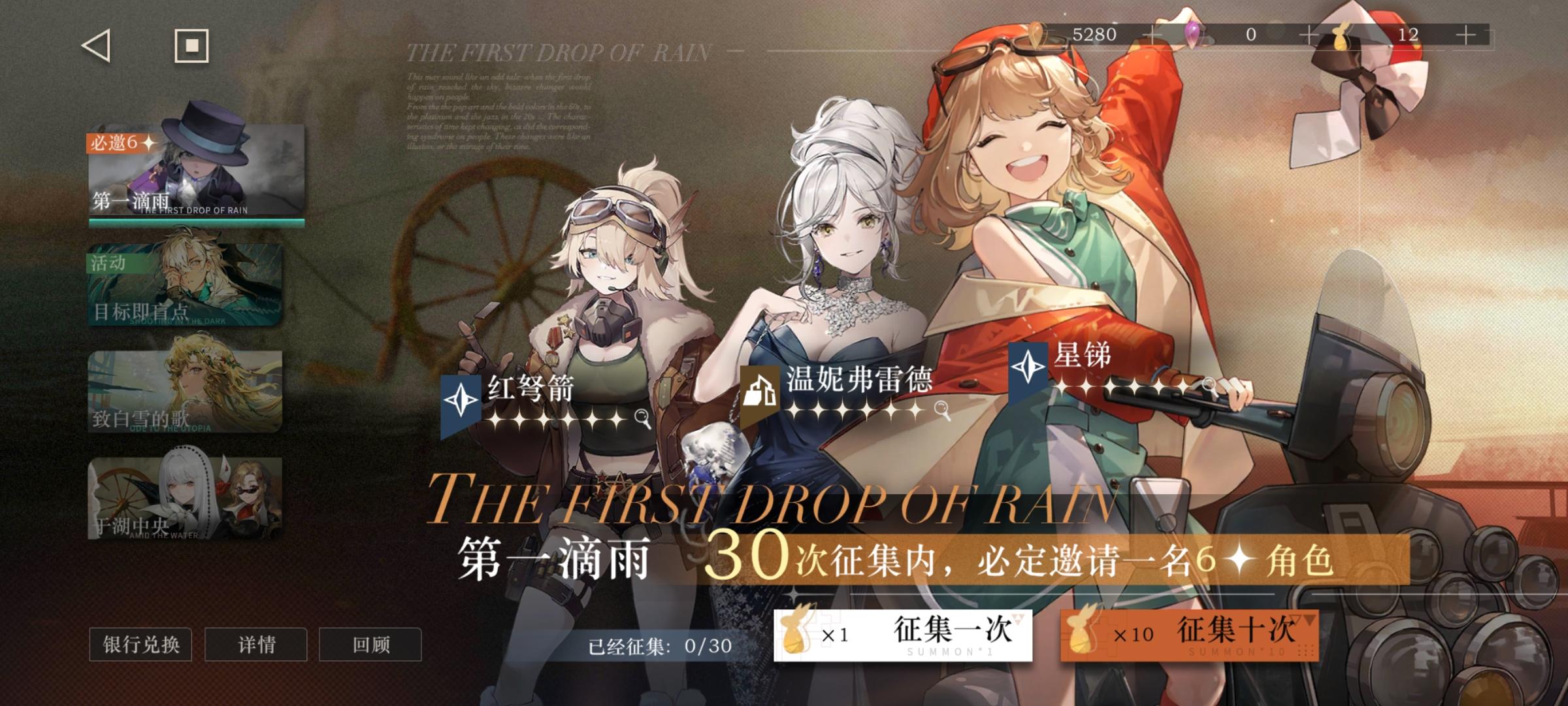Open 红弩箭 details via magnifier icon

click(641, 418)
